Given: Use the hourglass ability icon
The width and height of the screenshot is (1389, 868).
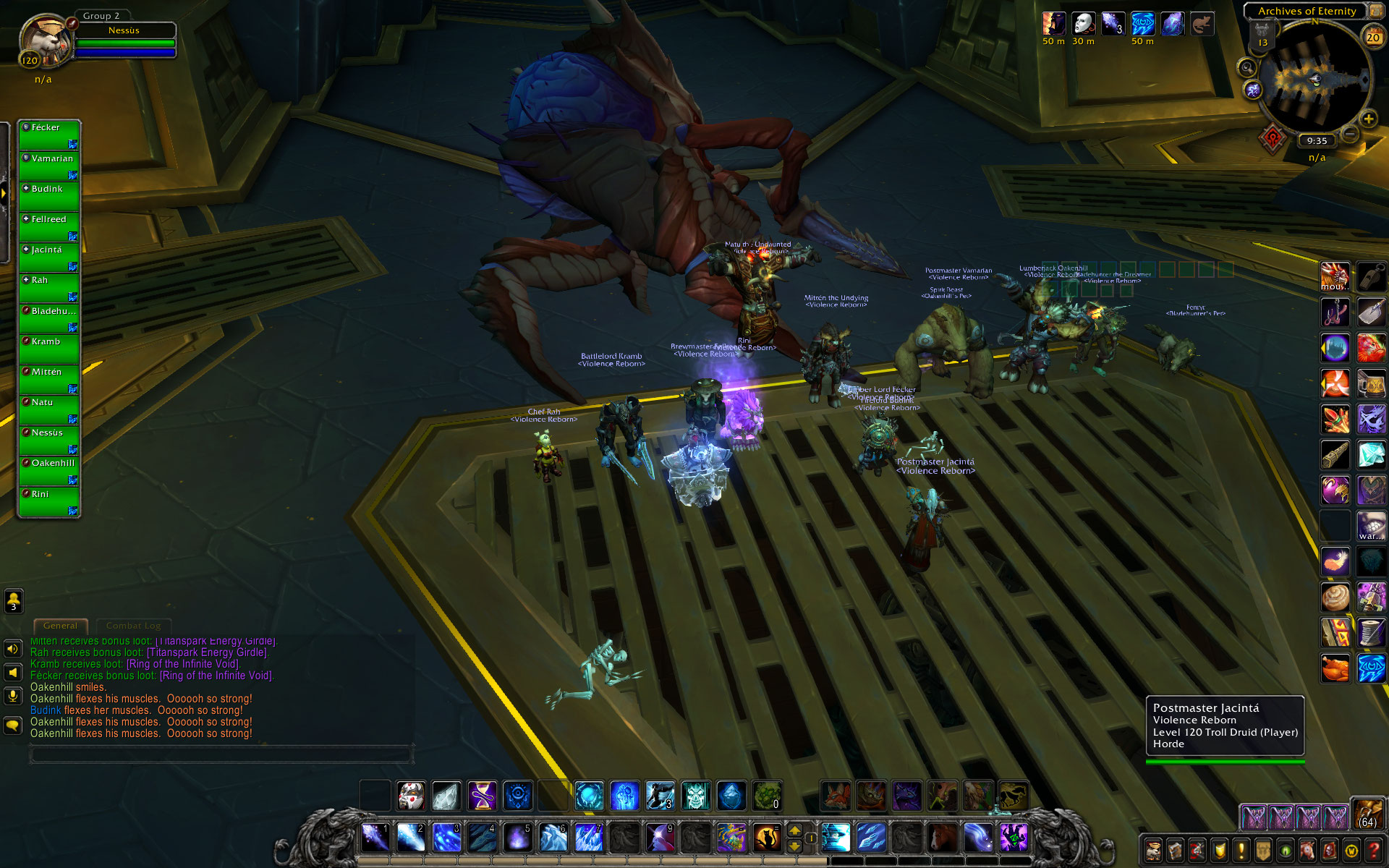Looking at the screenshot, I should click(x=482, y=796).
